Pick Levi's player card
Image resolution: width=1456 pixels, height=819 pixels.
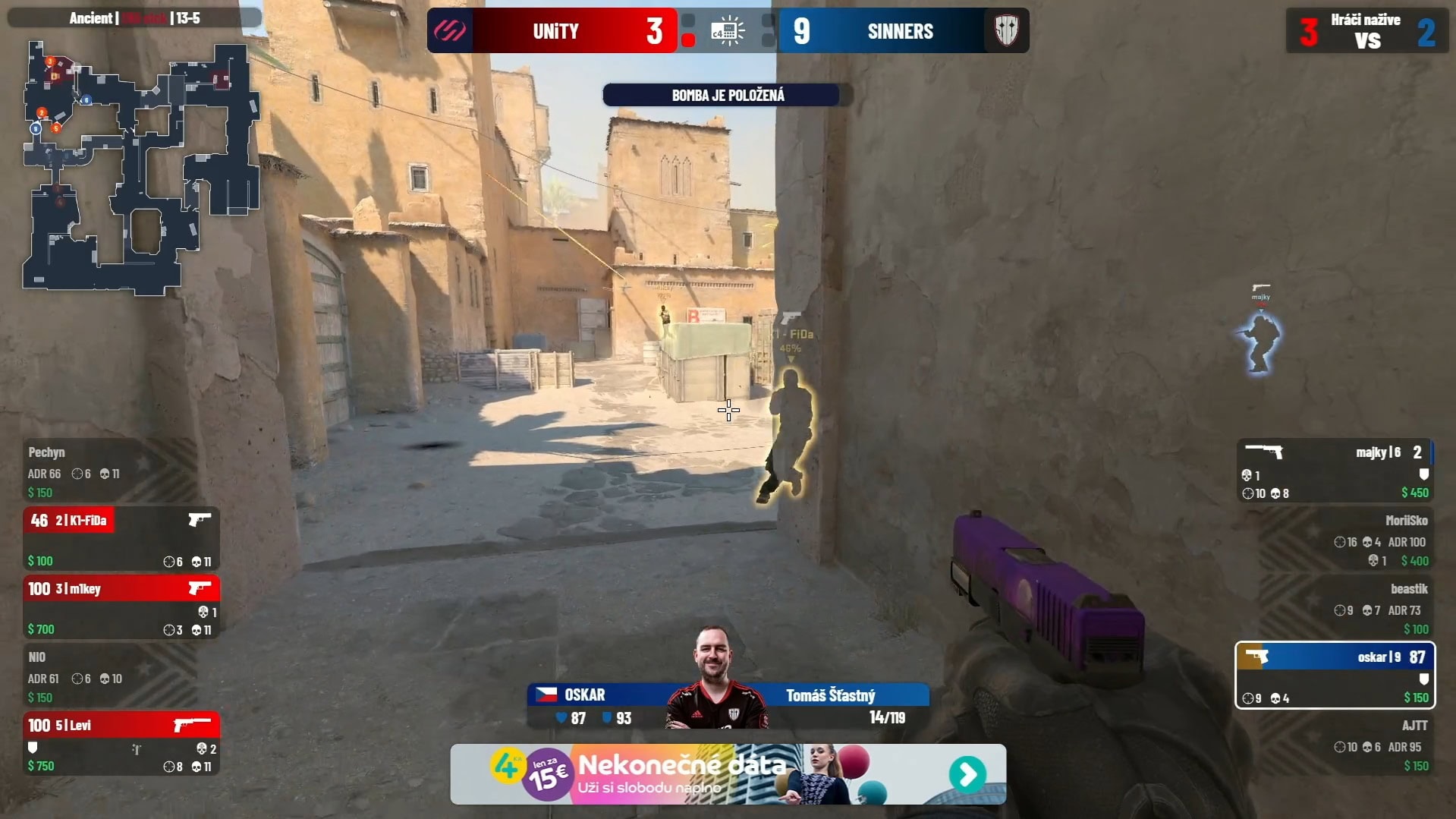(x=121, y=744)
